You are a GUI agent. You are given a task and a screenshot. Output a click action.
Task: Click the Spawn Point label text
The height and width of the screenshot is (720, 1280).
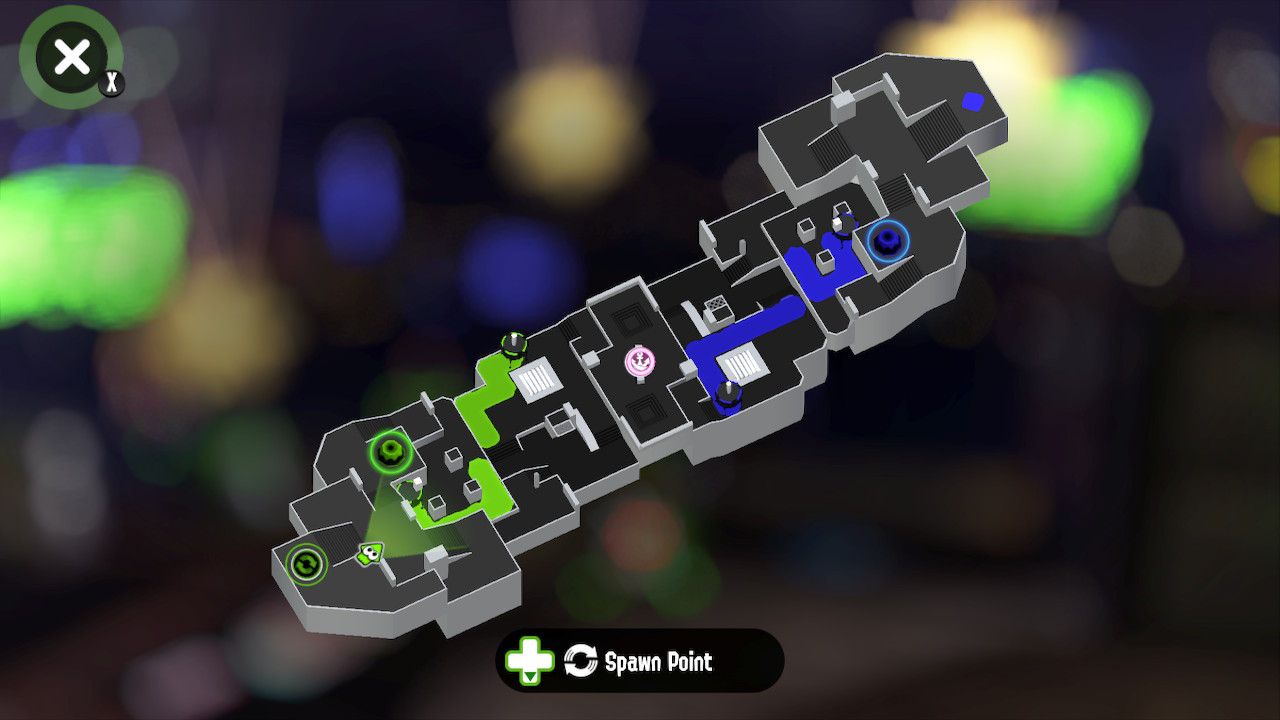pyautogui.click(x=660, y=661)
